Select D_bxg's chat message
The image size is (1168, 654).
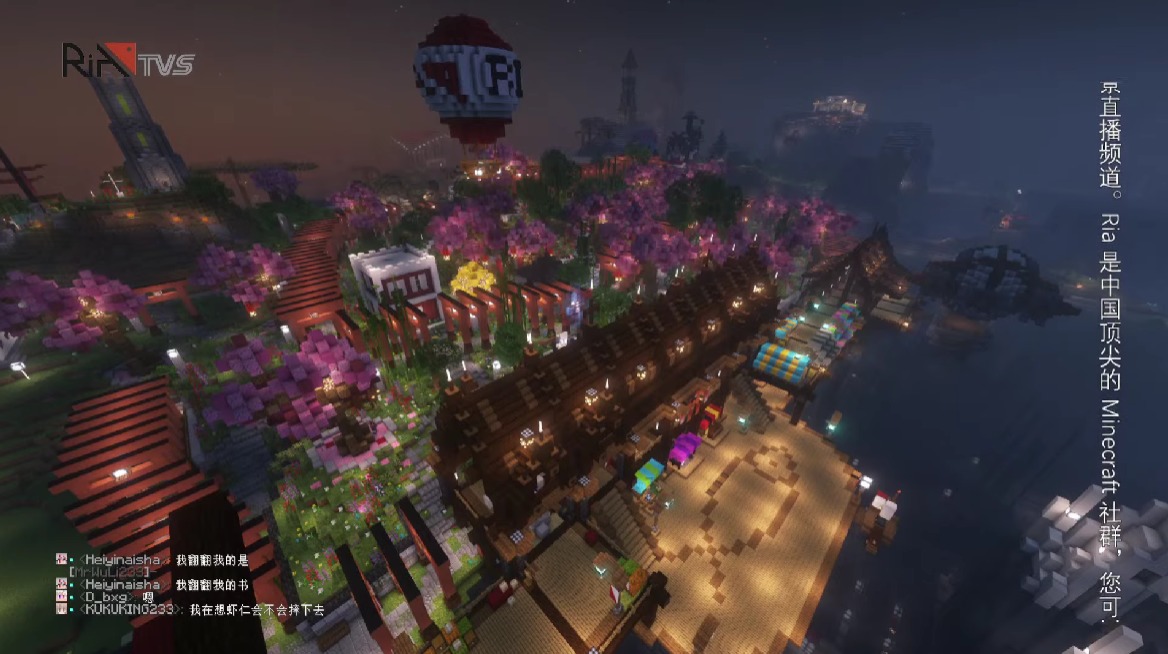pyautogui.click(x=147, y=597)
